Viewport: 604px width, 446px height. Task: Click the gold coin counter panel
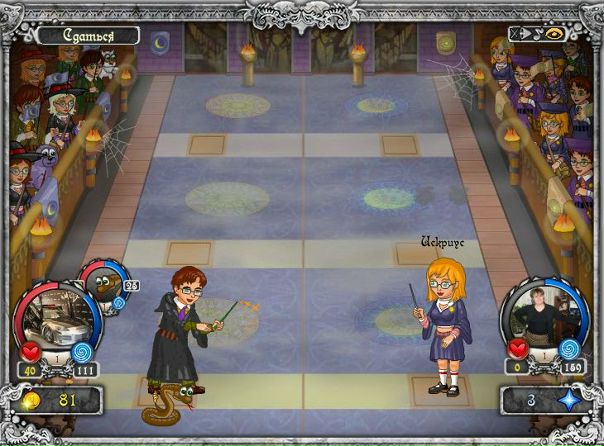(x=54, y=401)
